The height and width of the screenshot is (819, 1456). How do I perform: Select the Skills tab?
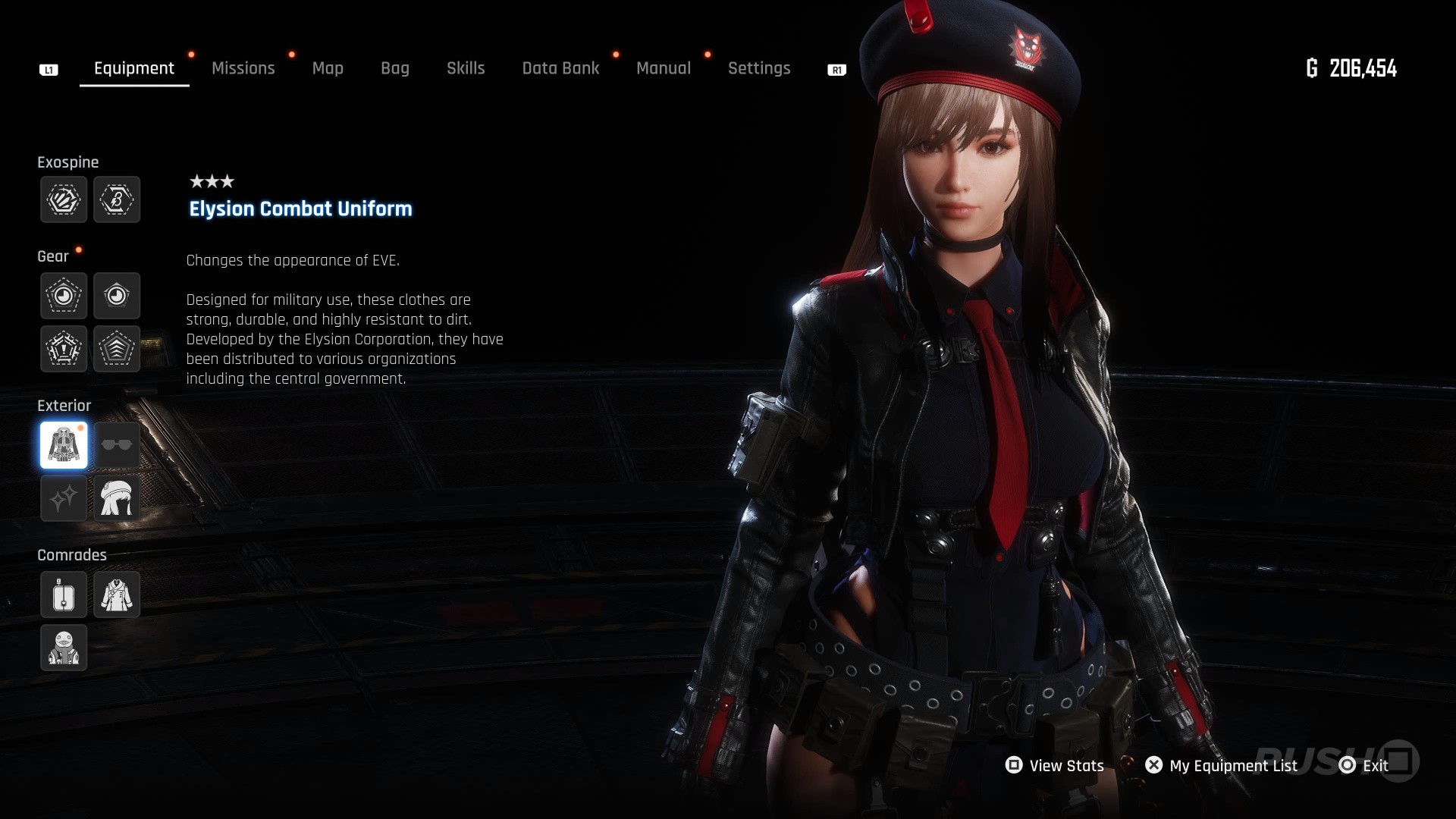466,68
